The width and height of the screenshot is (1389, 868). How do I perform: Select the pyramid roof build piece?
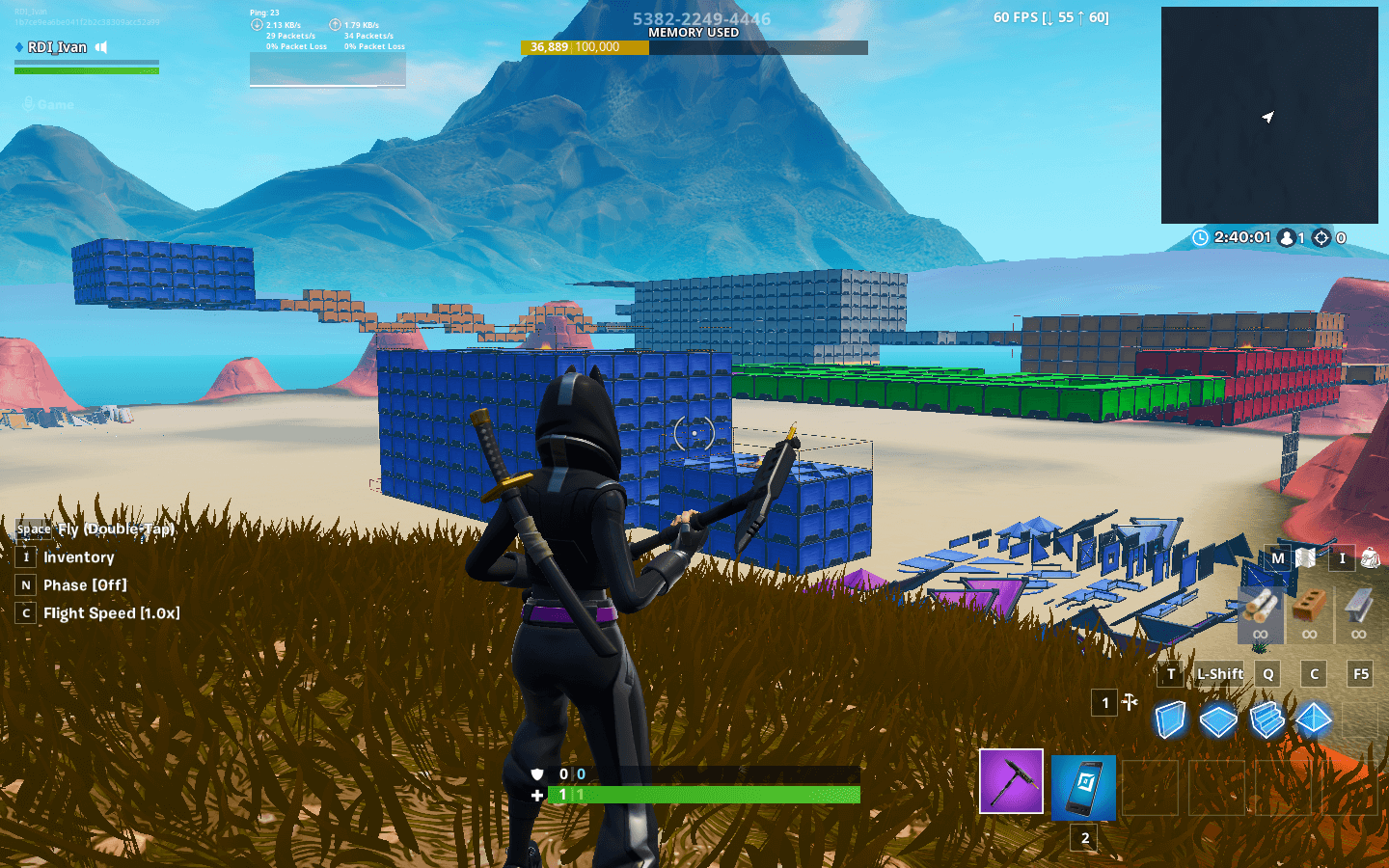pos(1313,719)
